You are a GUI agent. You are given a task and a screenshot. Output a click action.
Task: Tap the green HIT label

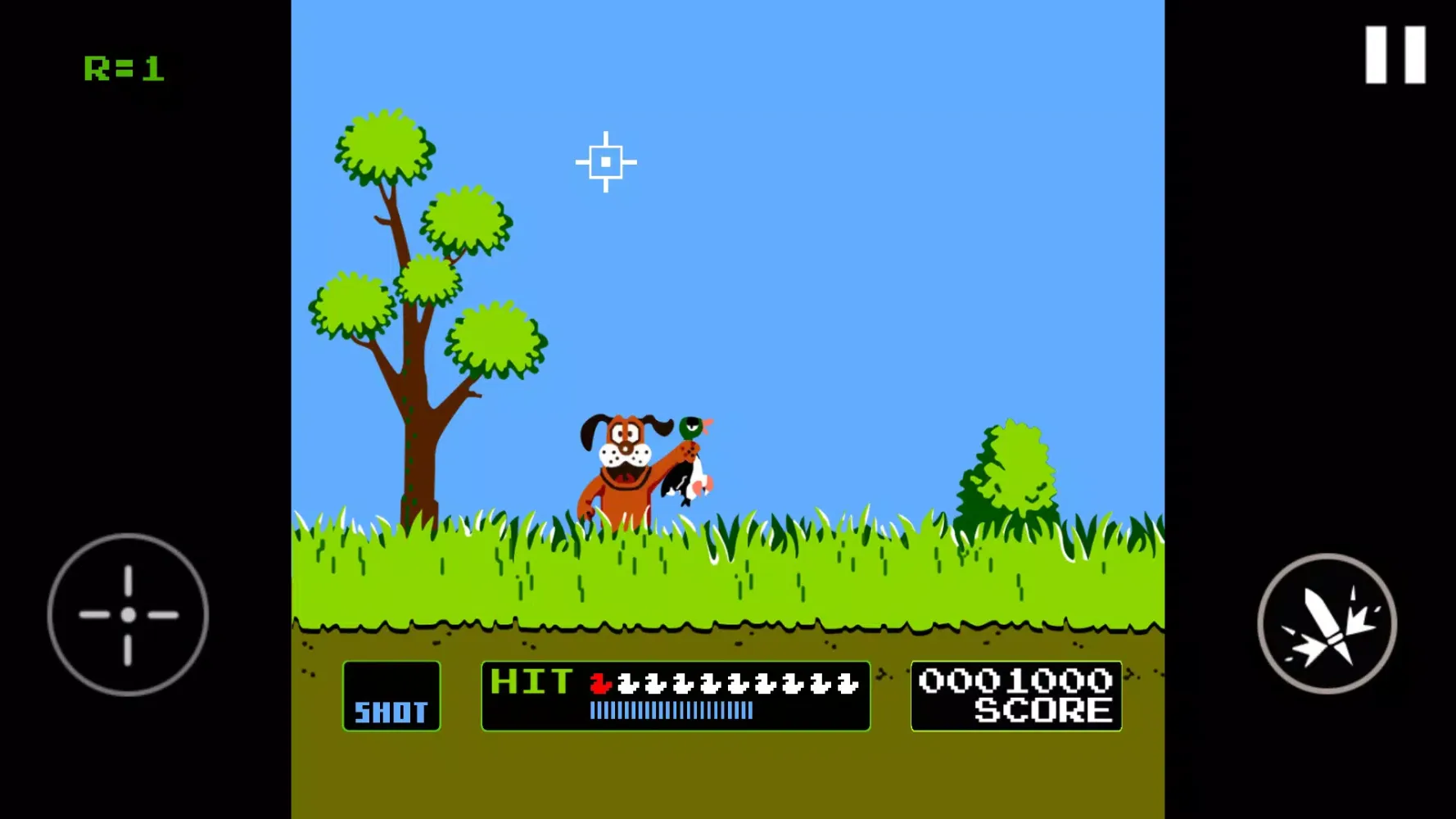(x=531, y=681)
